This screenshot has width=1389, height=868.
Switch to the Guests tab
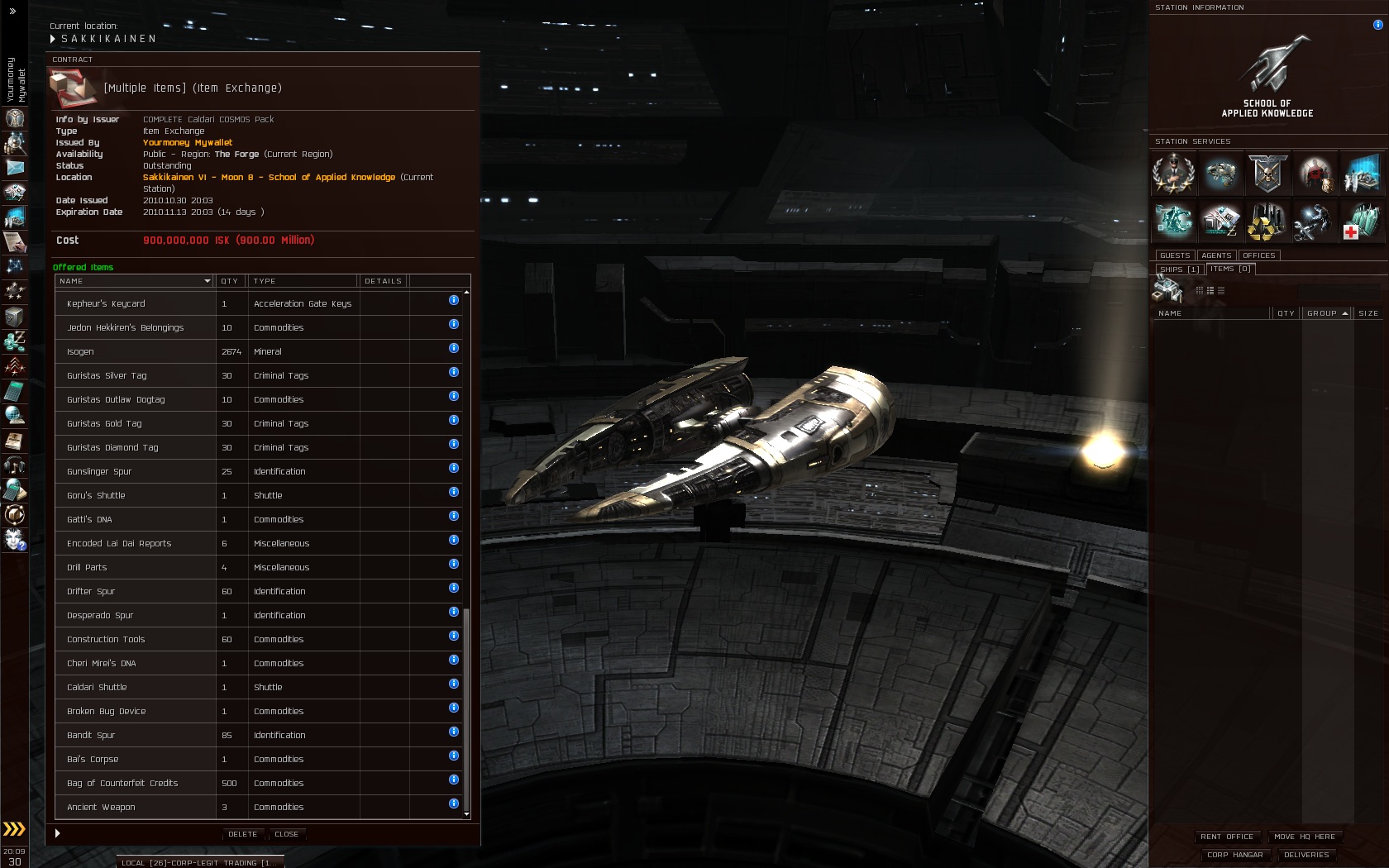[1174, 255]
